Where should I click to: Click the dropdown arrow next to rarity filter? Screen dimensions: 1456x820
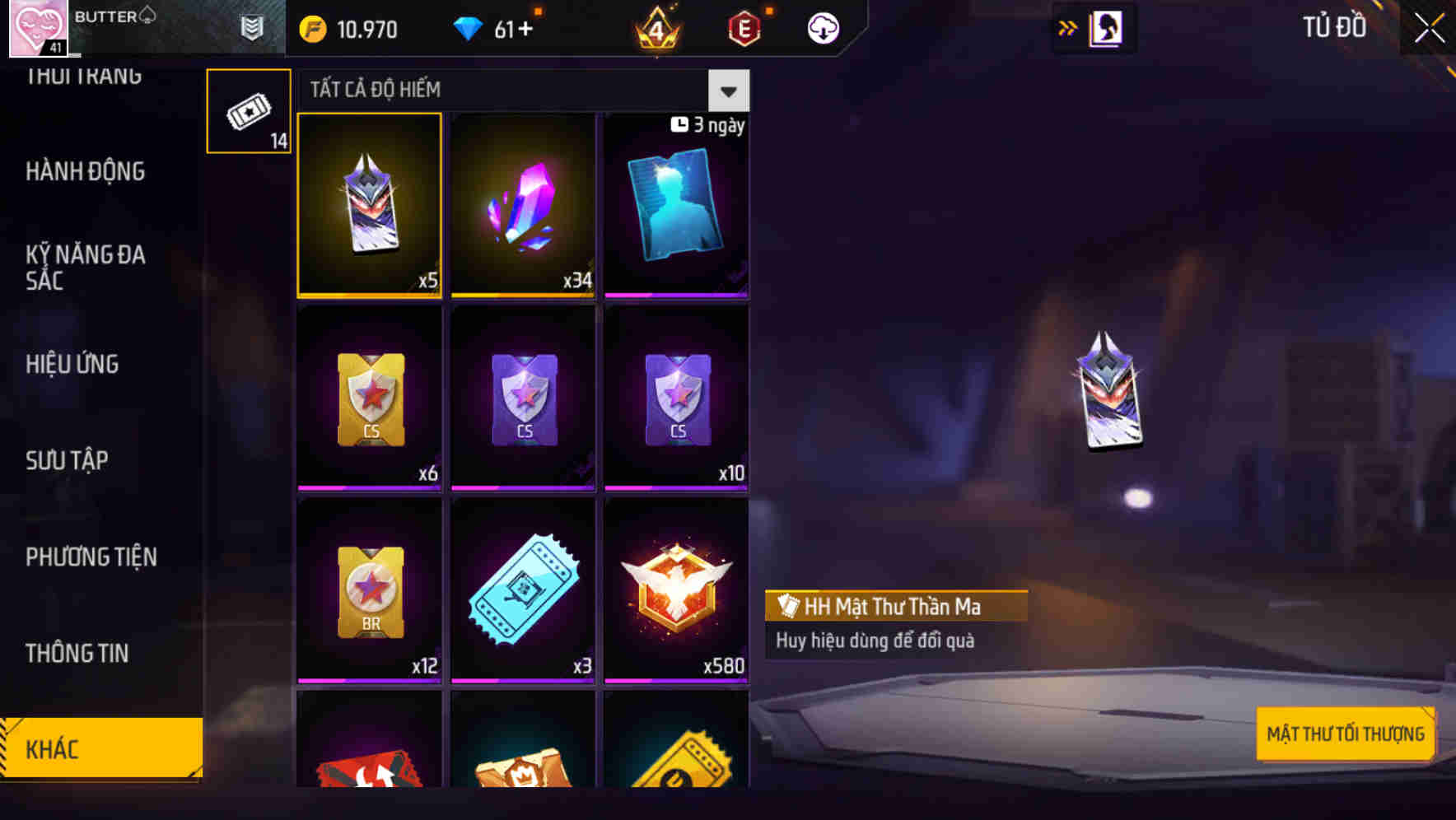point(728,91)
